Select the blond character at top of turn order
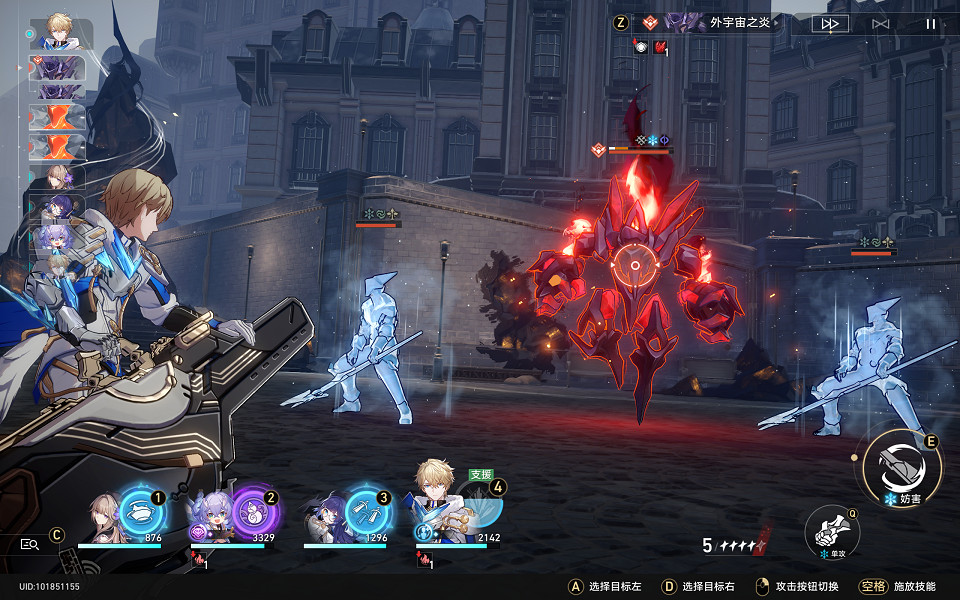This screenshot has width=960, height=600. pyautogui.click(x=60, y=34)
